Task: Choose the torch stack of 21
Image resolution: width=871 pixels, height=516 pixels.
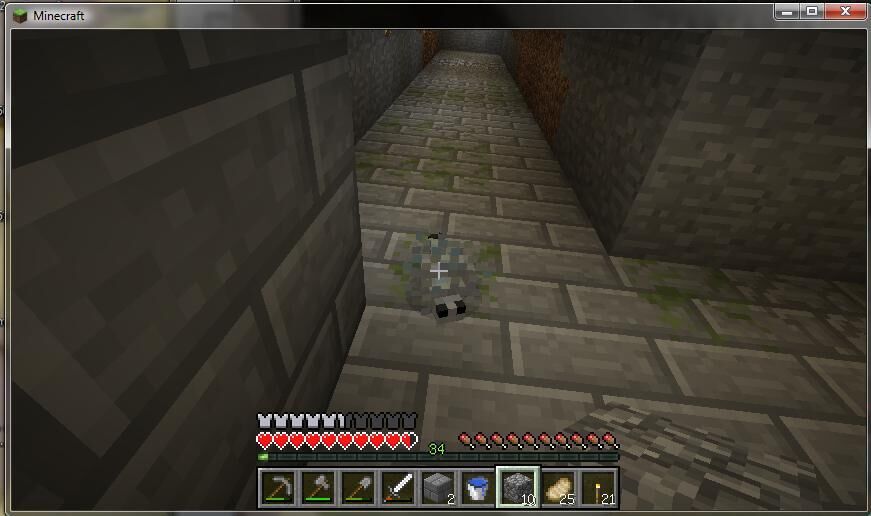Action: [598, 487]
